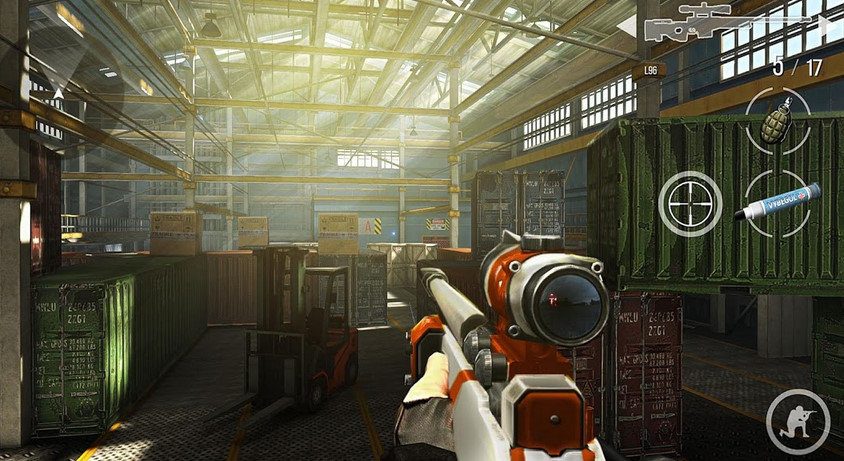
Task: Use the blue adrenaline syringe
Action: pyautogui.click(x=777, y=203)
